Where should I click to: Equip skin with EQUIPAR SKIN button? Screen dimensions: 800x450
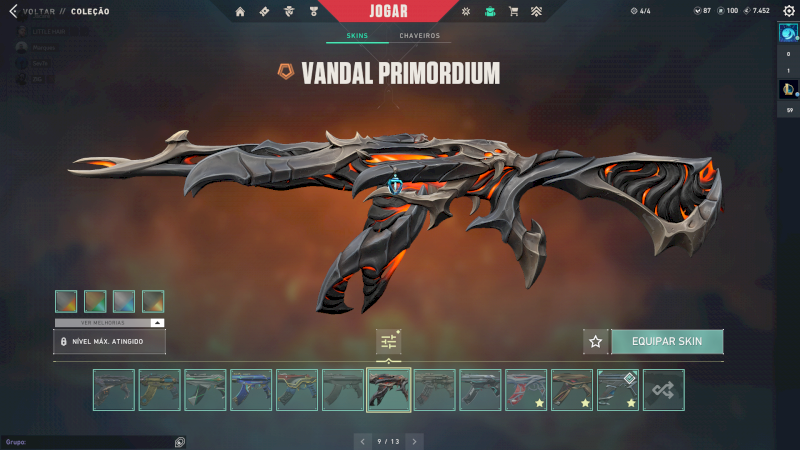click(x=666, y=341)
